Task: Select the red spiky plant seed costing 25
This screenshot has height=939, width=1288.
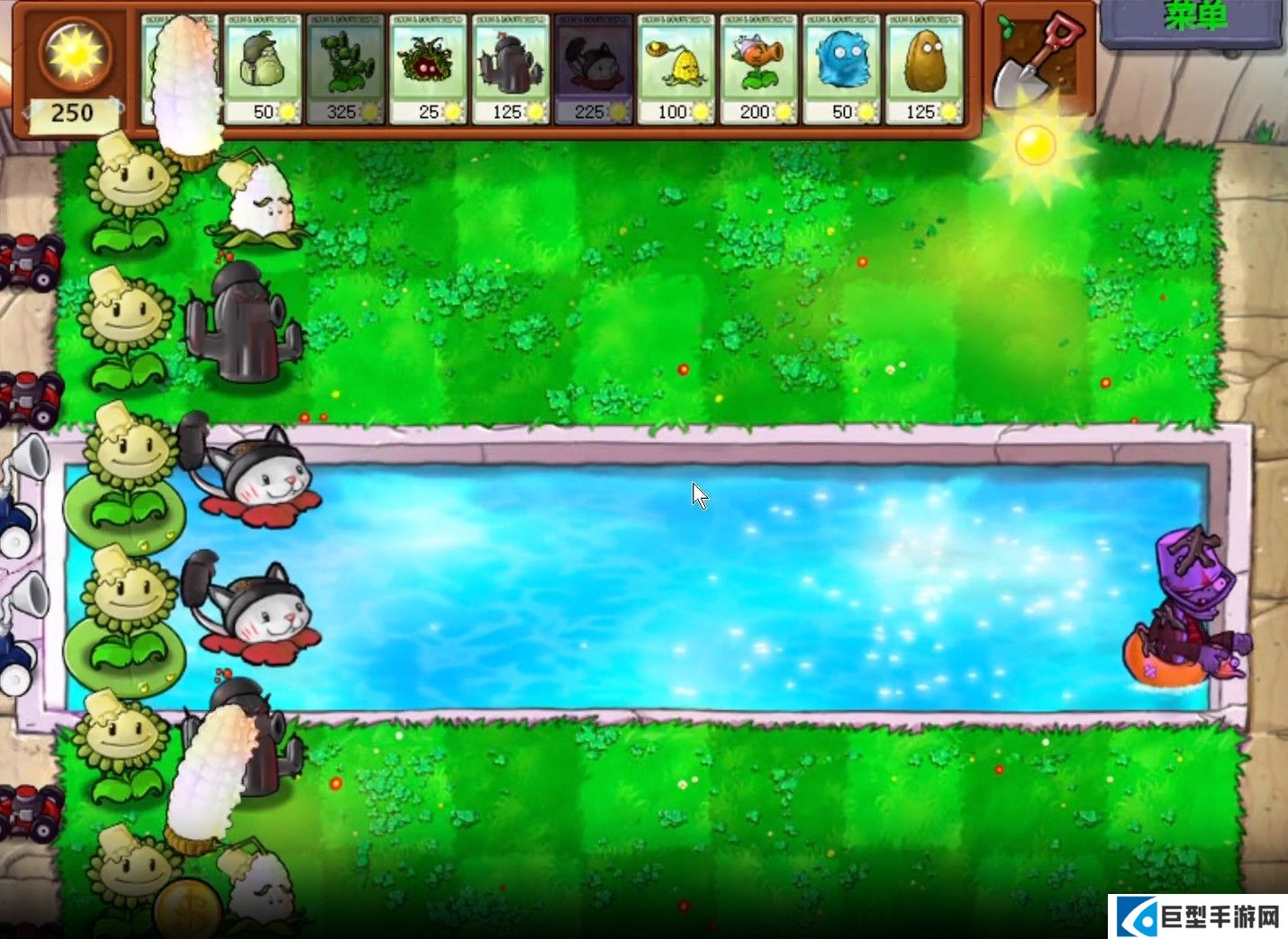Action: (x=428, y=69)
